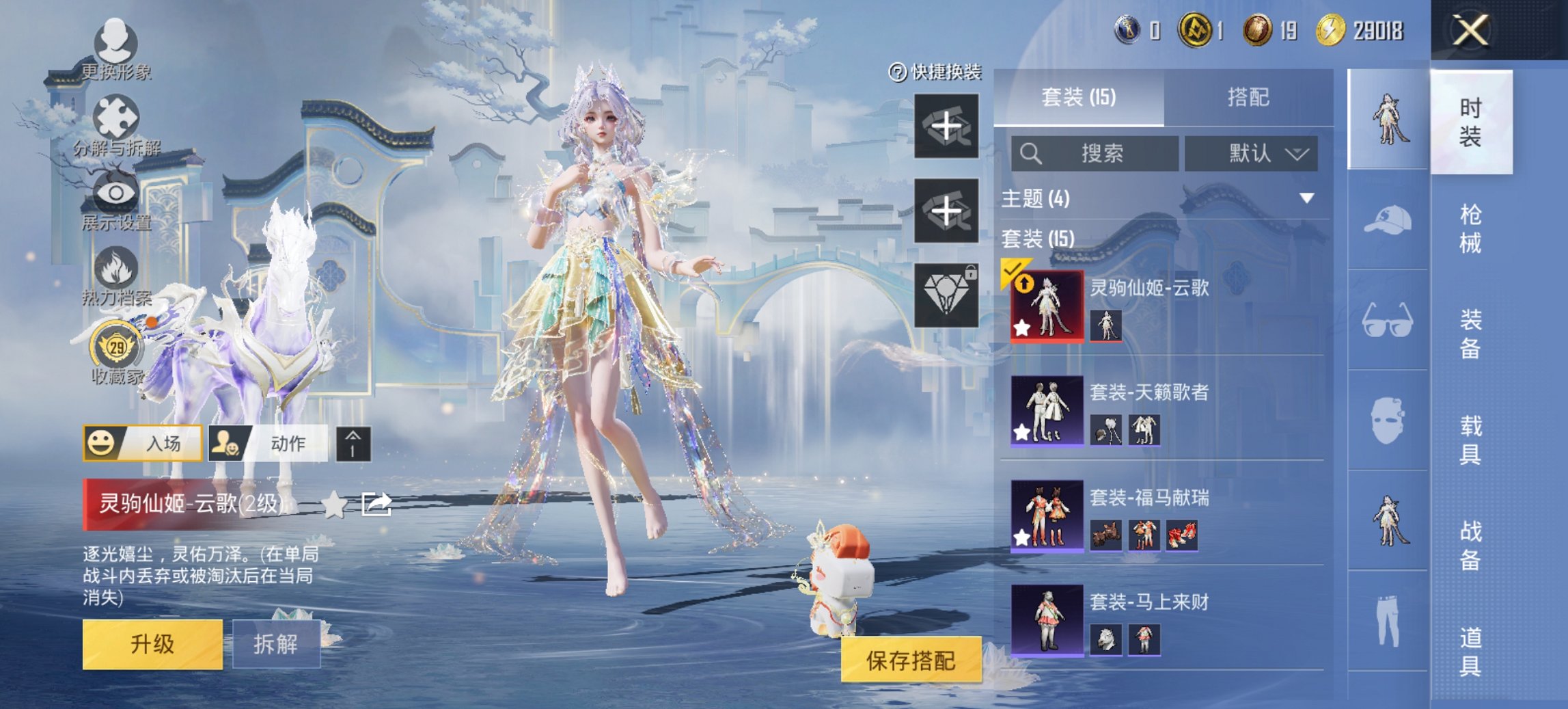Open the 枪械 firearms category
1568x709 pixels.
(1470, 228)
